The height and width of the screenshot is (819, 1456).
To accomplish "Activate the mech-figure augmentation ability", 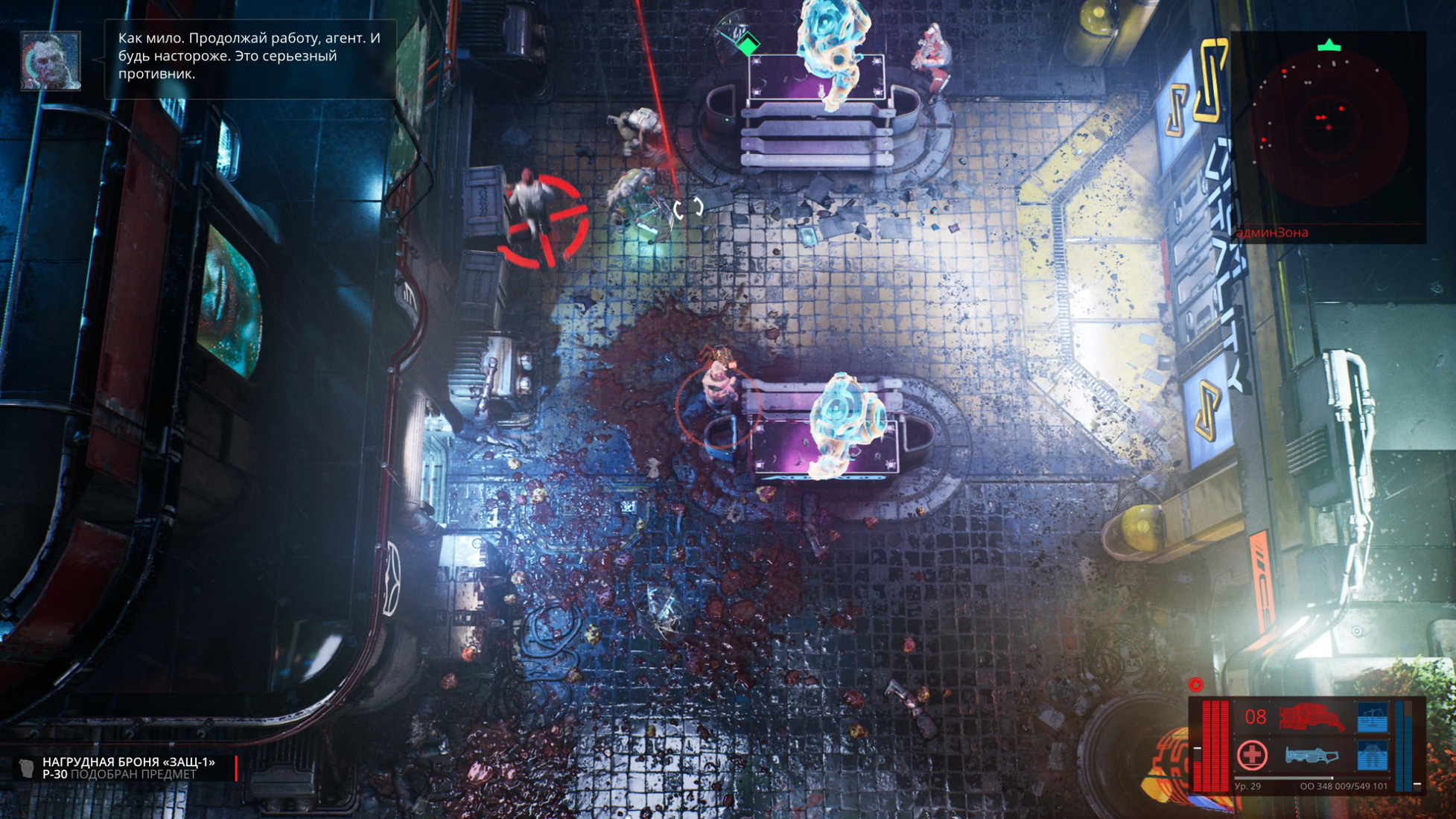I will coord(1373,756).
